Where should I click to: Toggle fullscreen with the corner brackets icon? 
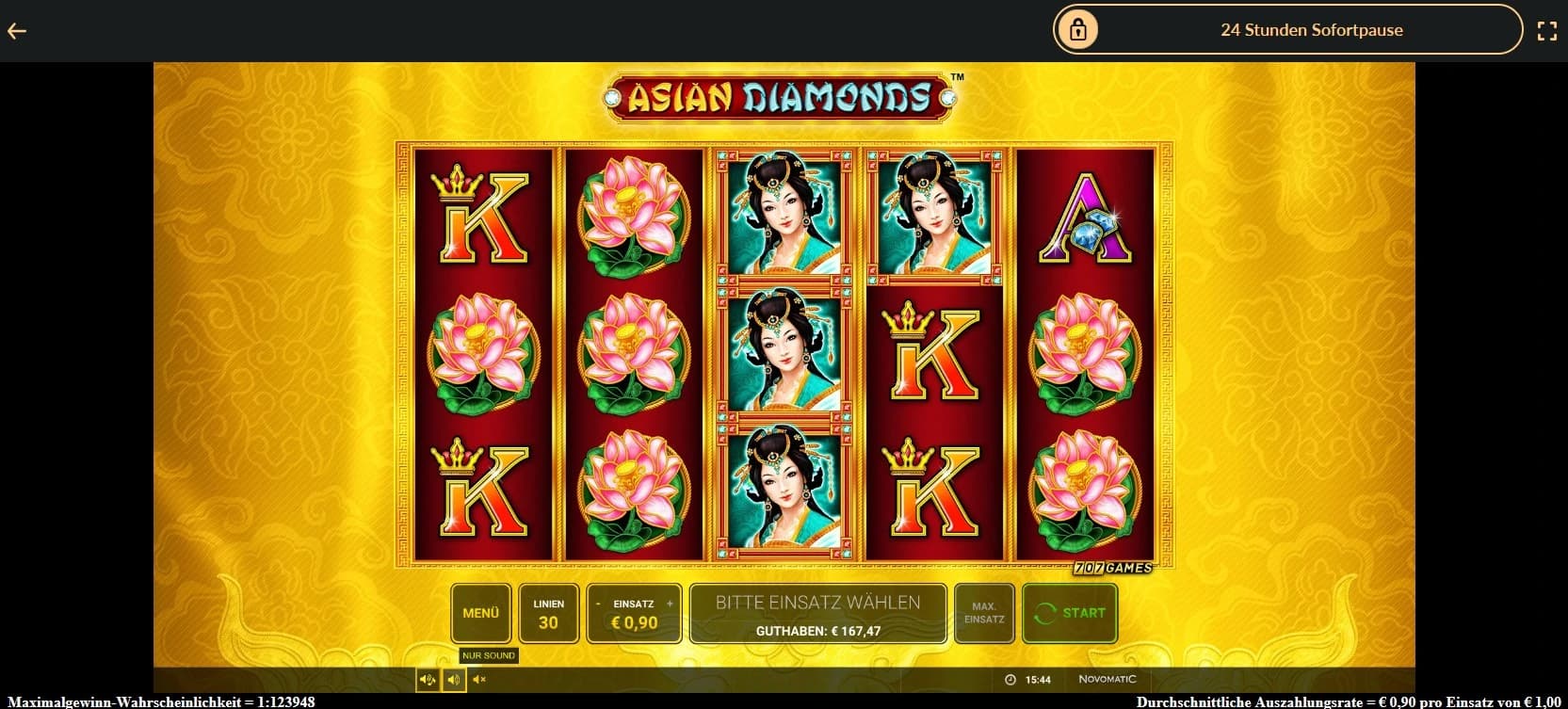pyautogui.click(x=1546, y=31)
